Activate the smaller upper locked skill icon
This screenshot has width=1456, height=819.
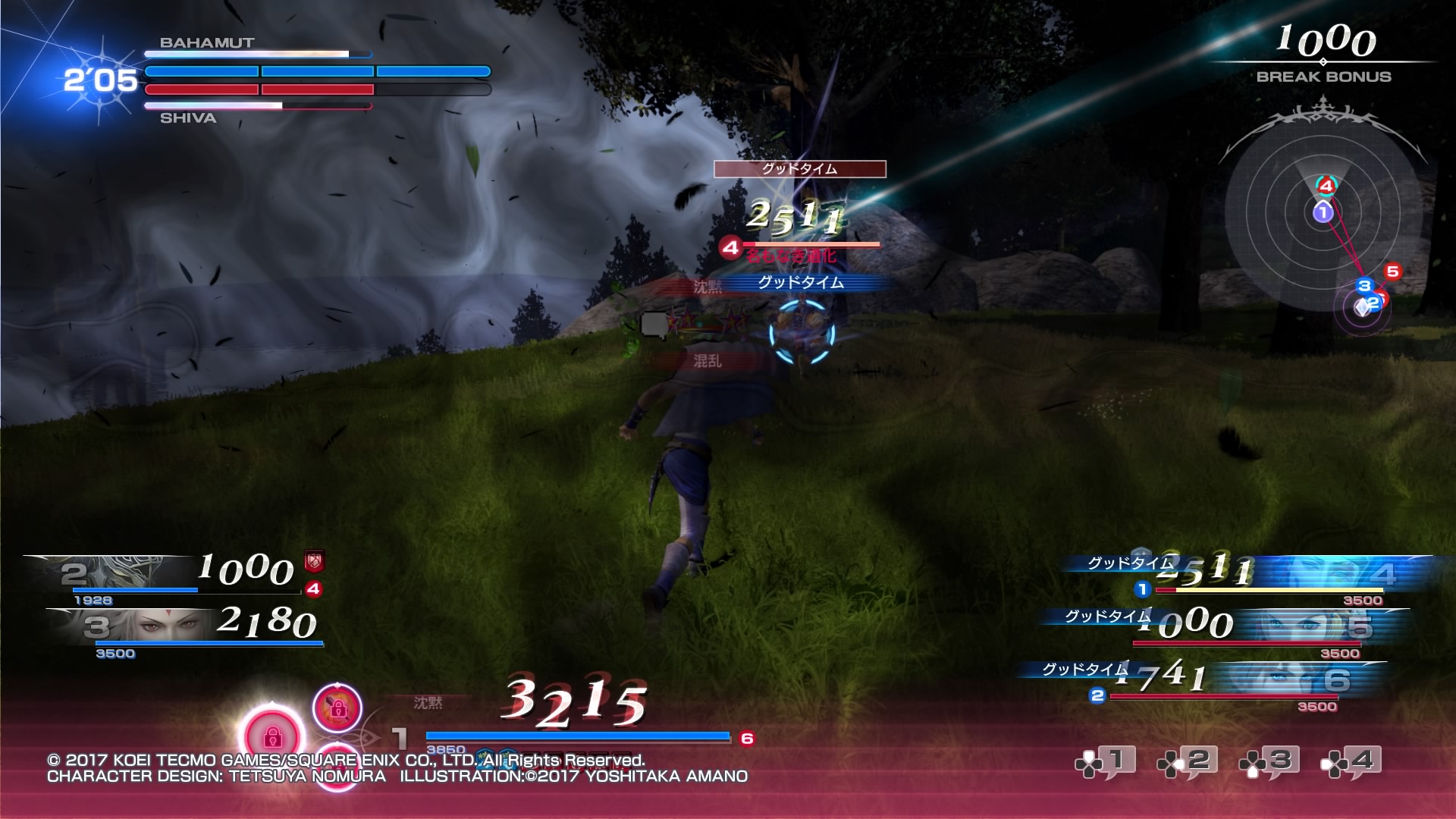point(337,708)
